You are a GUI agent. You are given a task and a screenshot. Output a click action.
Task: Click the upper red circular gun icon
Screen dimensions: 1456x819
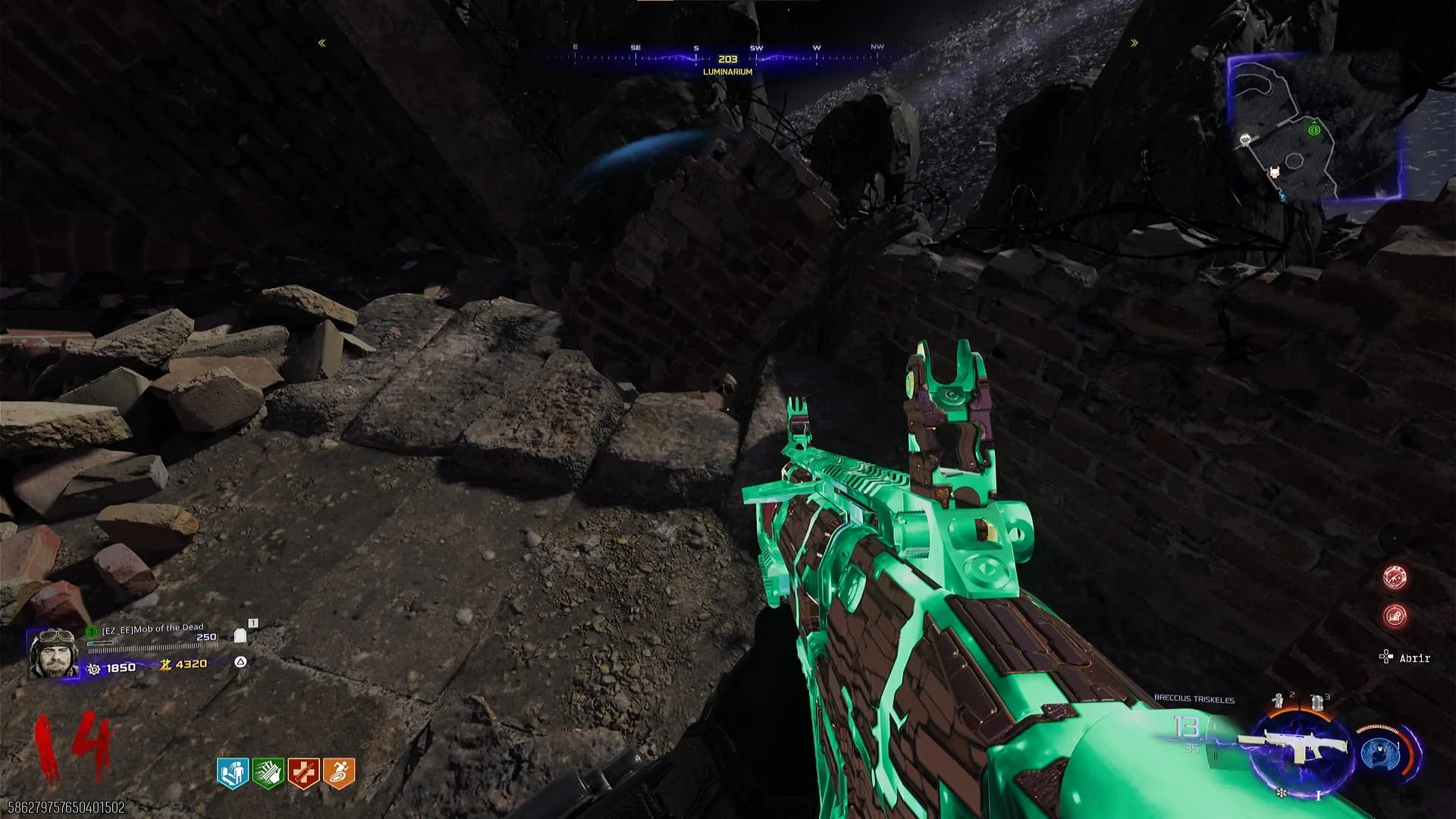1395,578
